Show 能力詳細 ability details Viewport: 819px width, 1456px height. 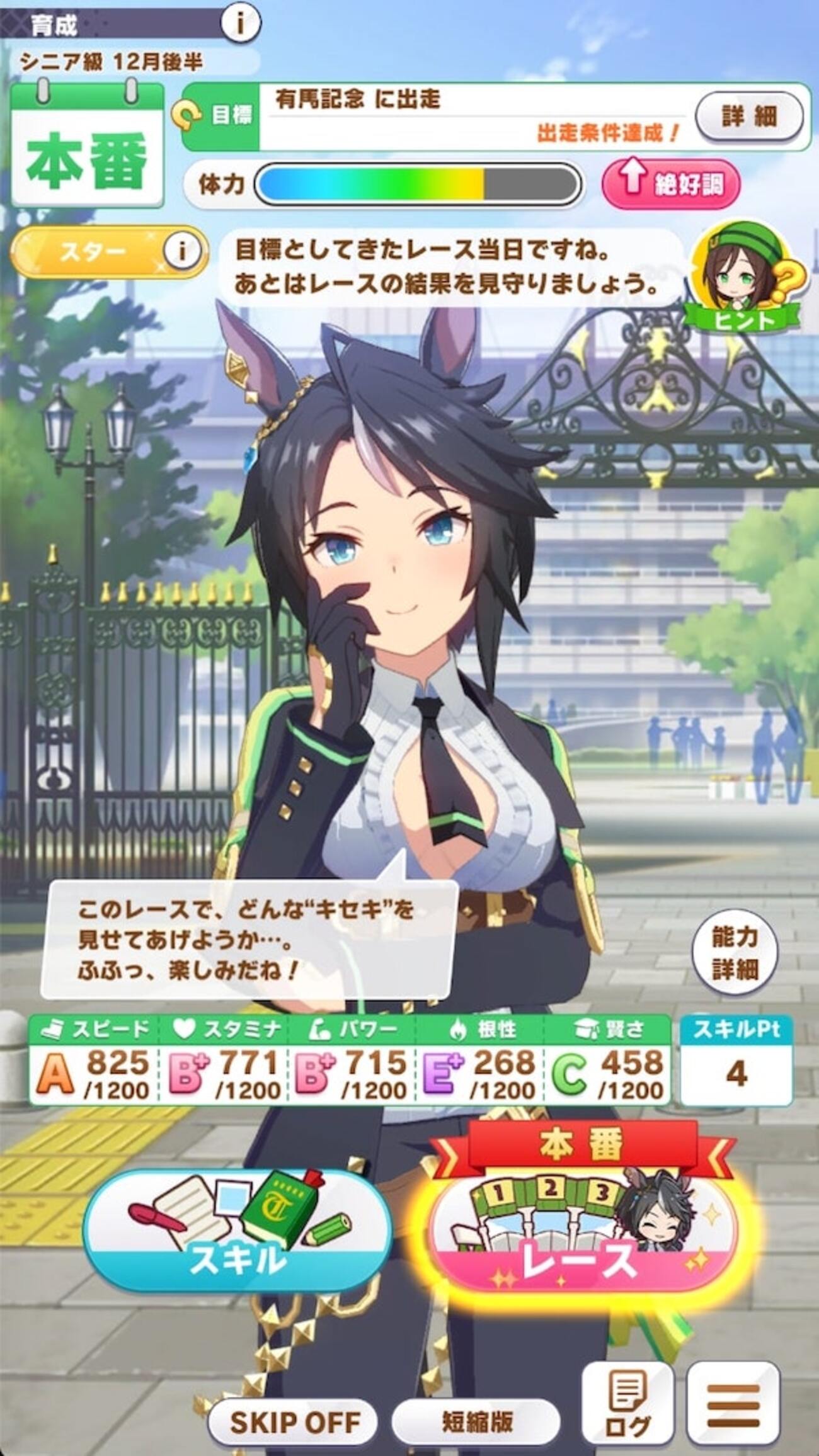tap(734, 952)
